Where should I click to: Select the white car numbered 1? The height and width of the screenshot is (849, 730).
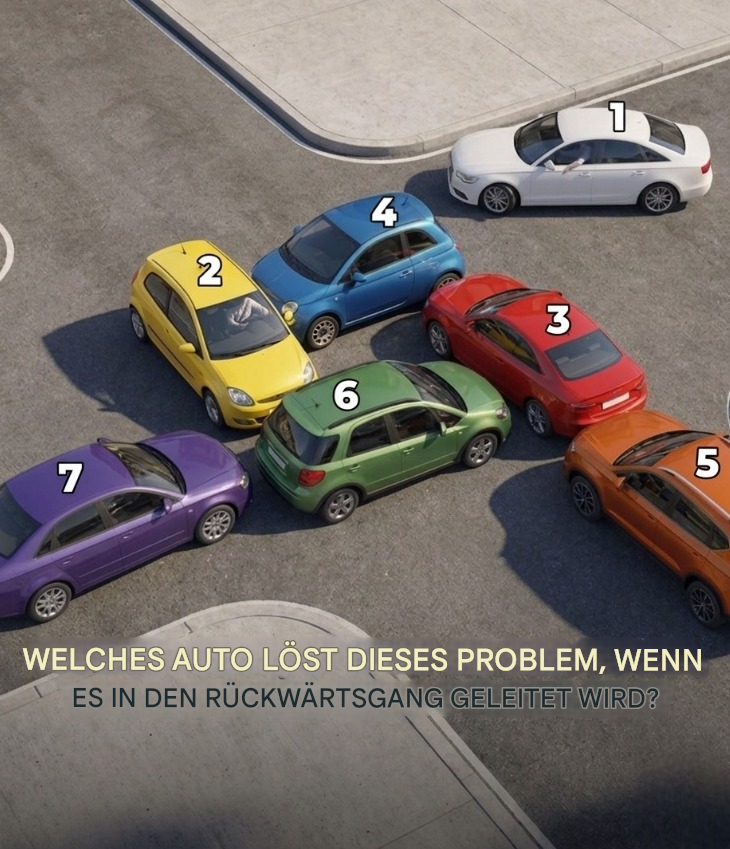(583, 158)
